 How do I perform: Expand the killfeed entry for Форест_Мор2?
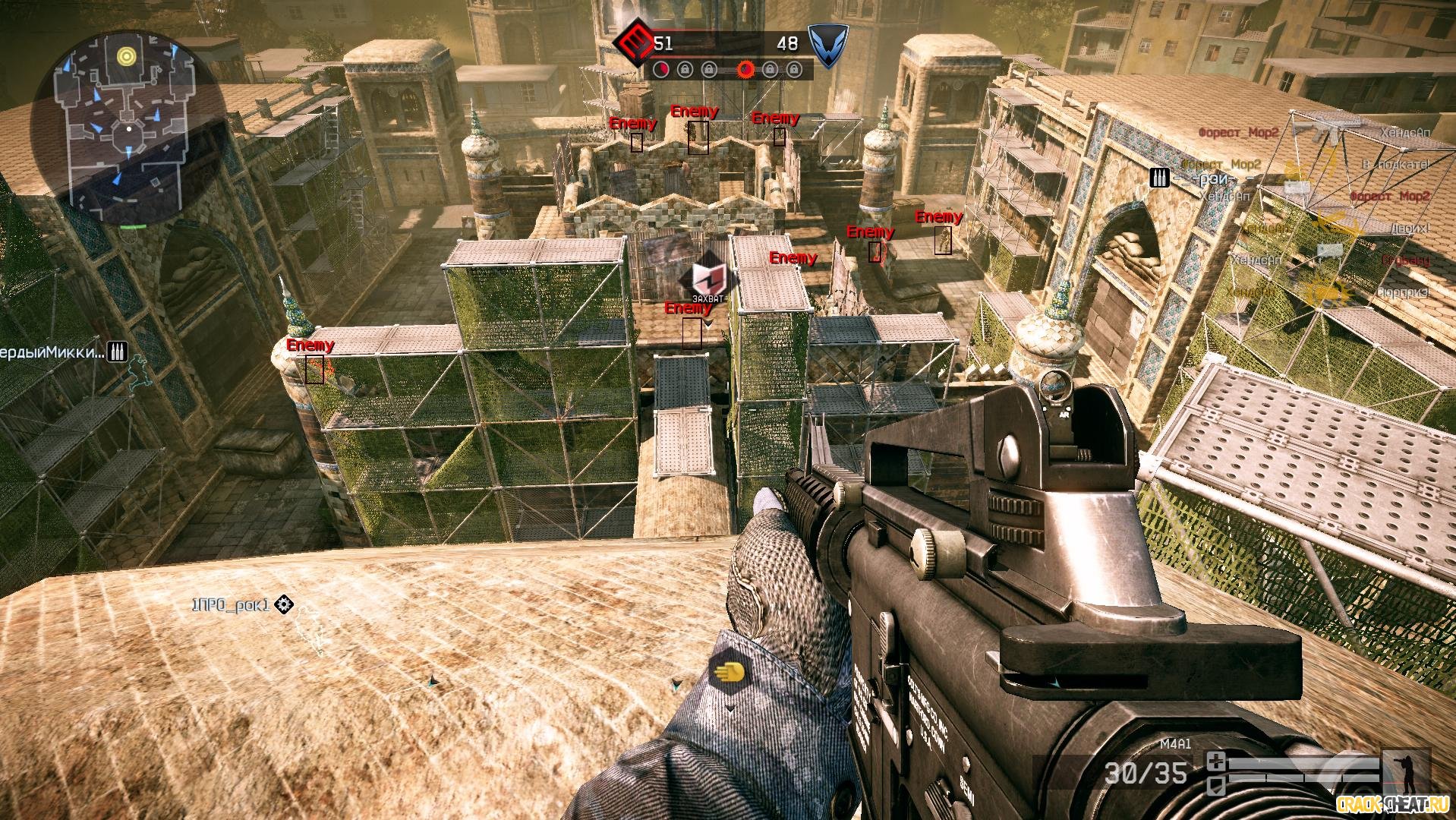(x=1237, y=131)
